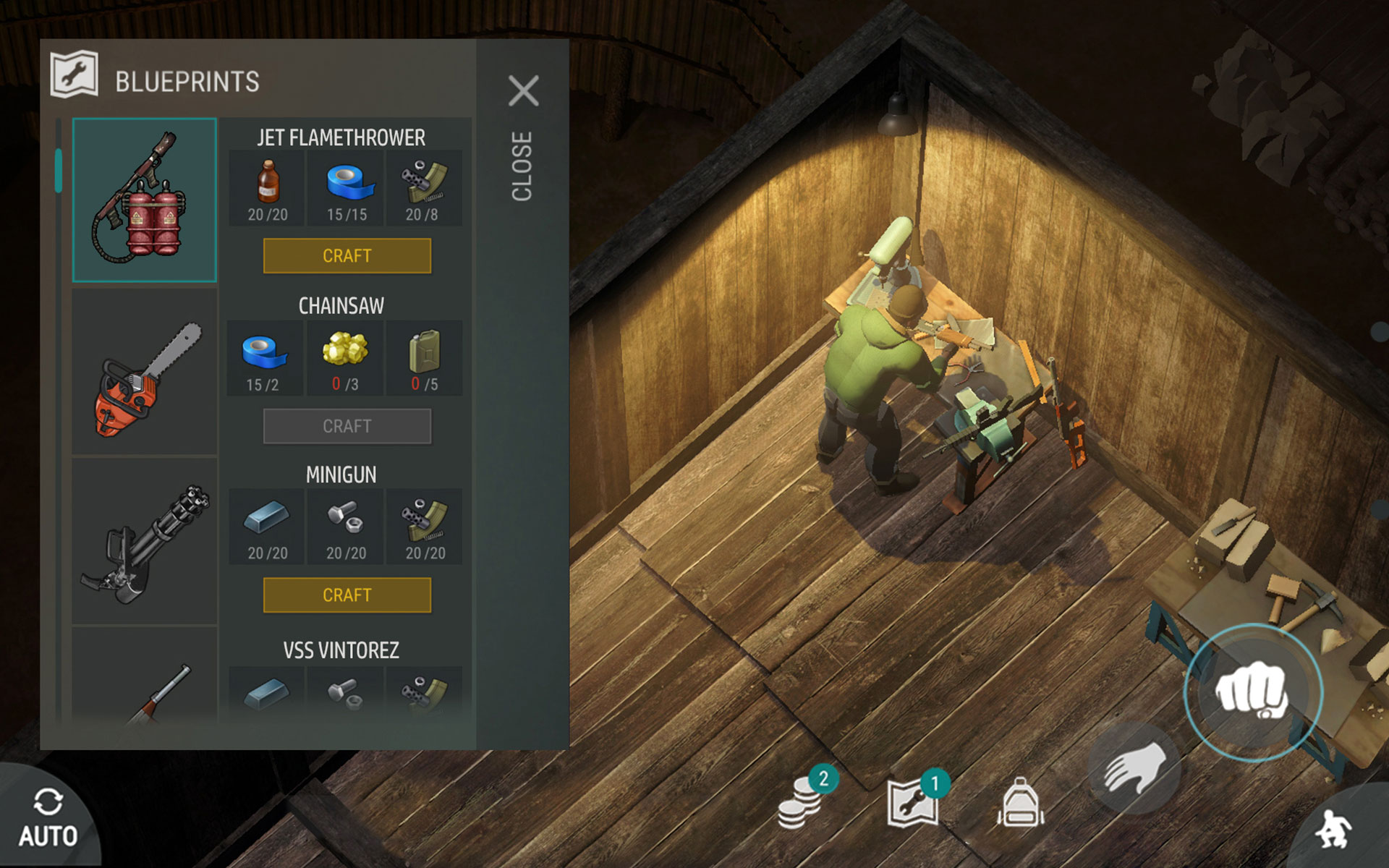Screen dimensions: 1389x868
Task: Toggle the crouch sneak button
Action: 1335,828
